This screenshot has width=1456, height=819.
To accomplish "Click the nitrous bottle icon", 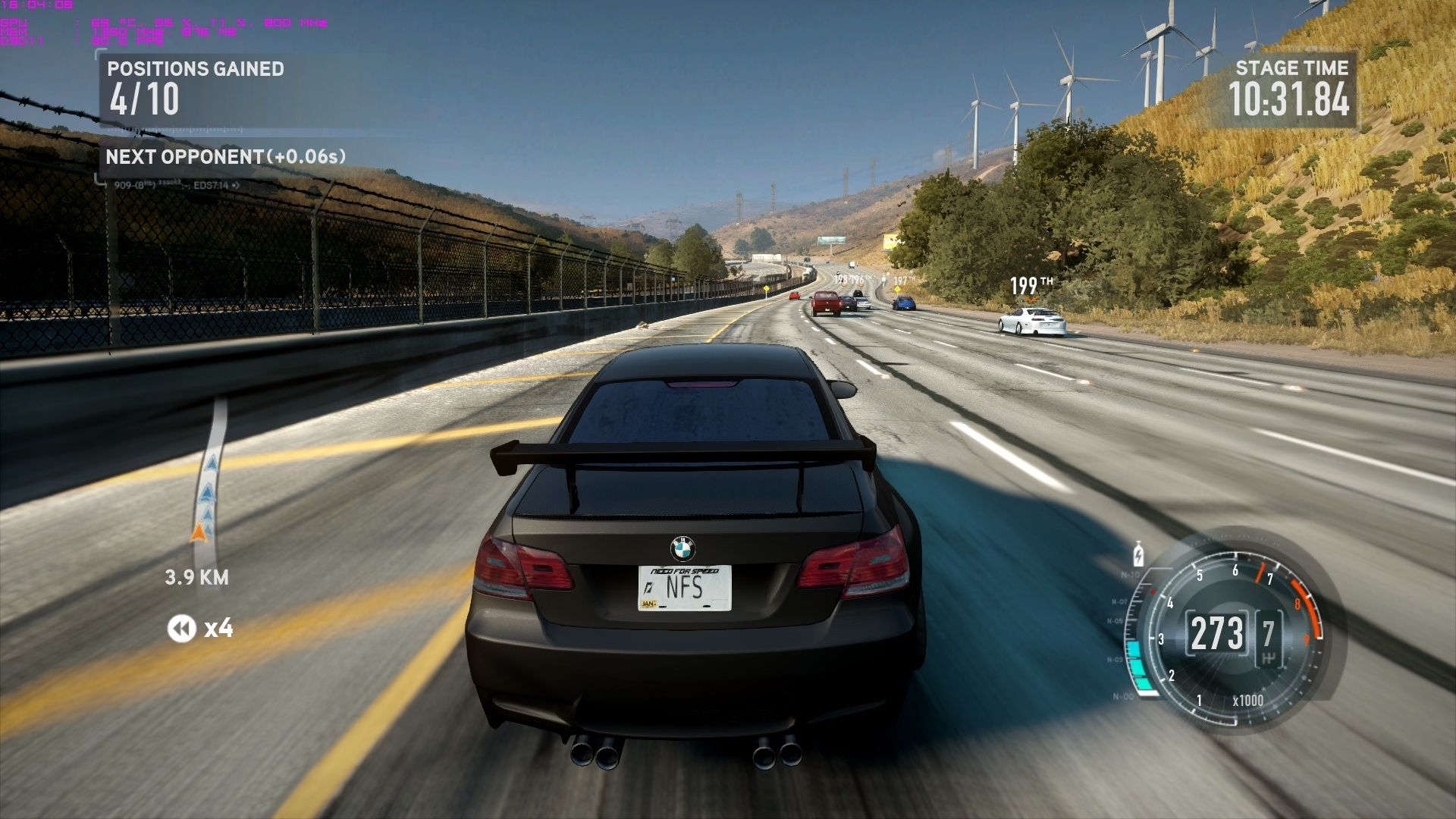I will 1137,554.
